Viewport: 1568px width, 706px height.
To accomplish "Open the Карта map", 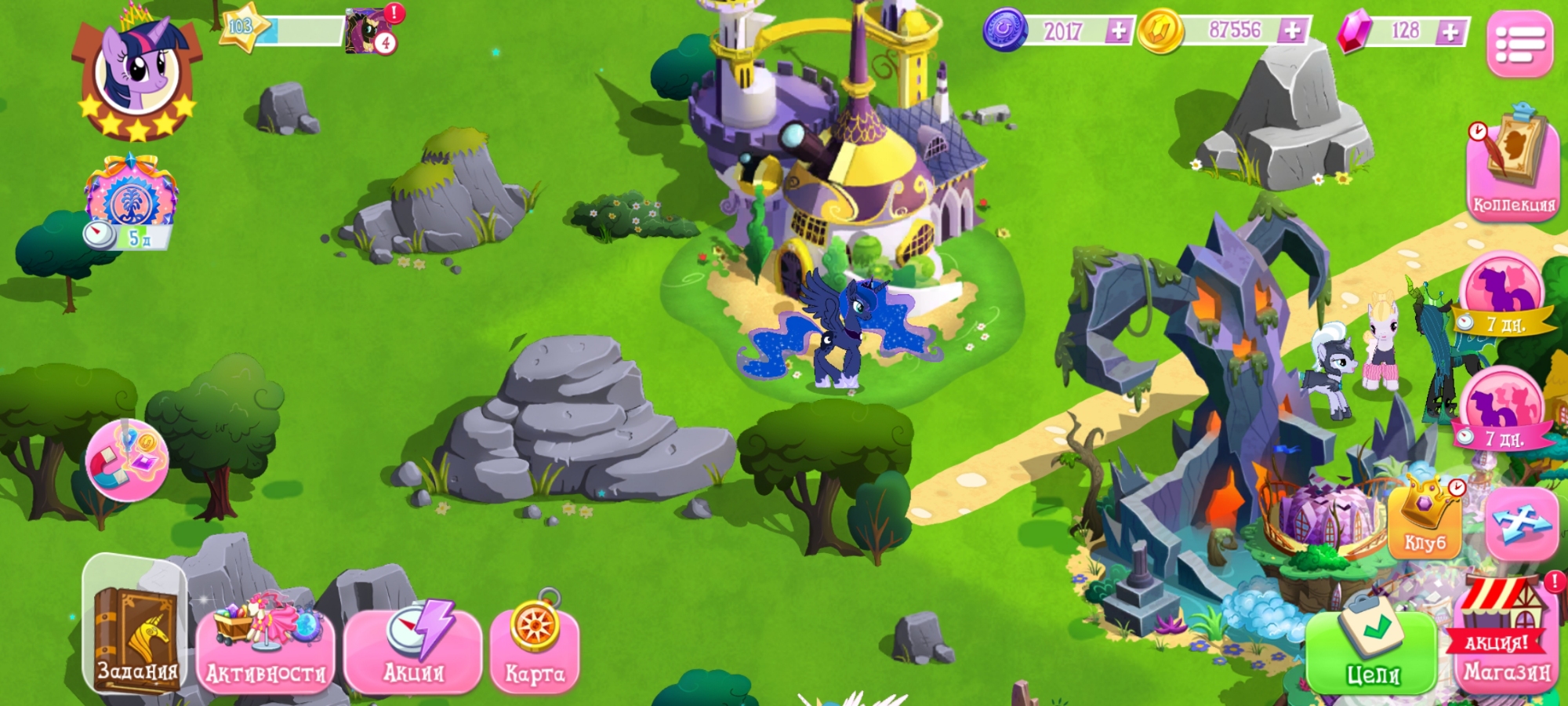I will [535, 647].
